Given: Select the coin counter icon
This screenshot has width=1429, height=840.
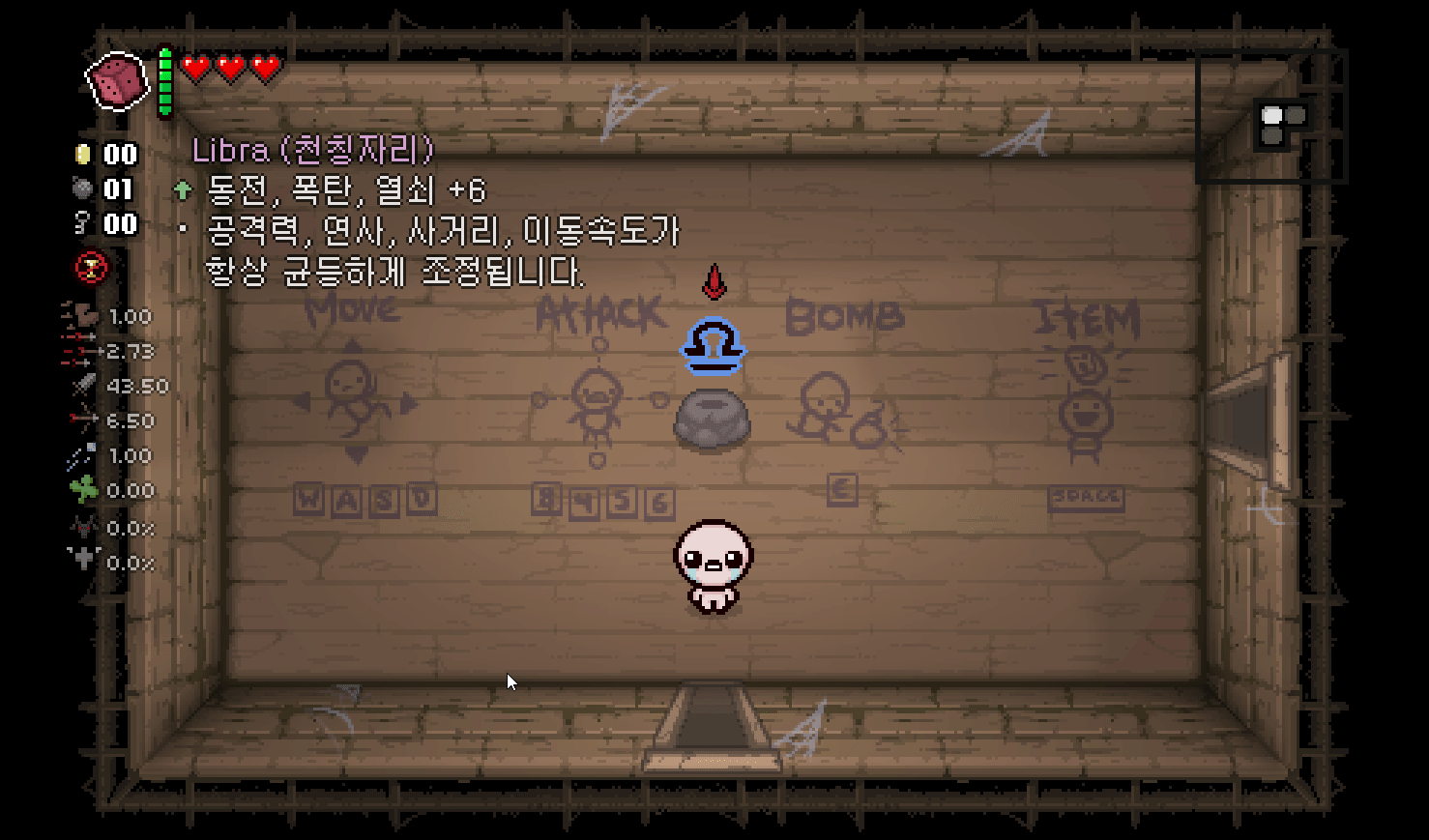Looking at the screenshot, I should tap(83, 154).
